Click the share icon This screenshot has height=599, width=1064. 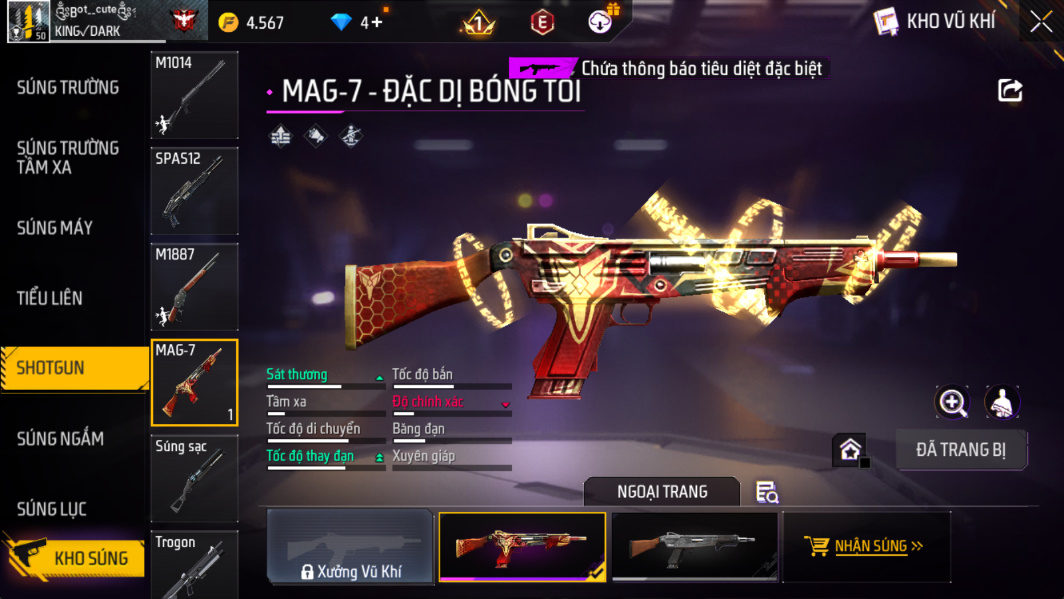(x=1010, y=91)
